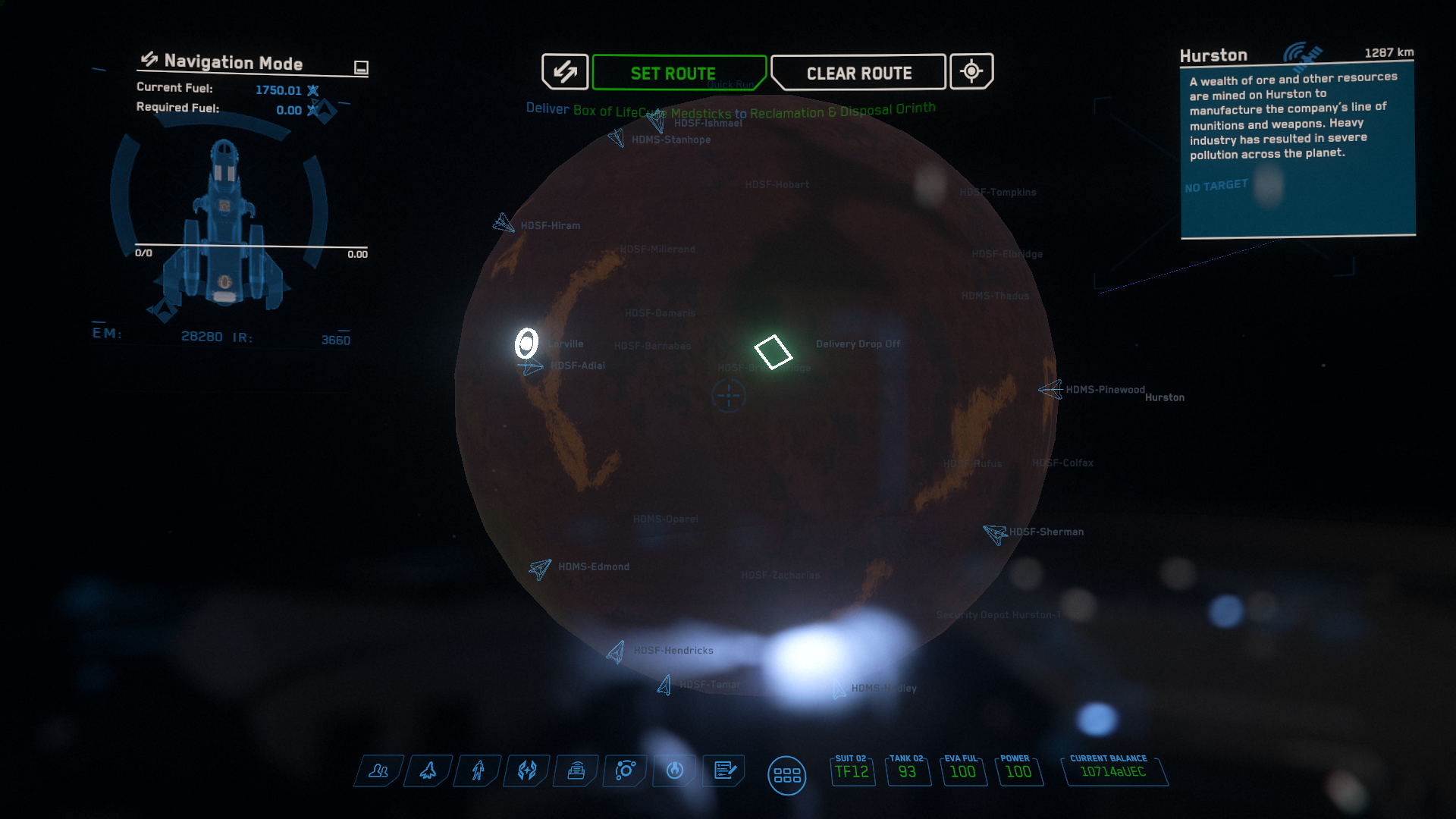Open the ship manager jet icon
Screen dimensions: 1456x819
click(428, 771)
